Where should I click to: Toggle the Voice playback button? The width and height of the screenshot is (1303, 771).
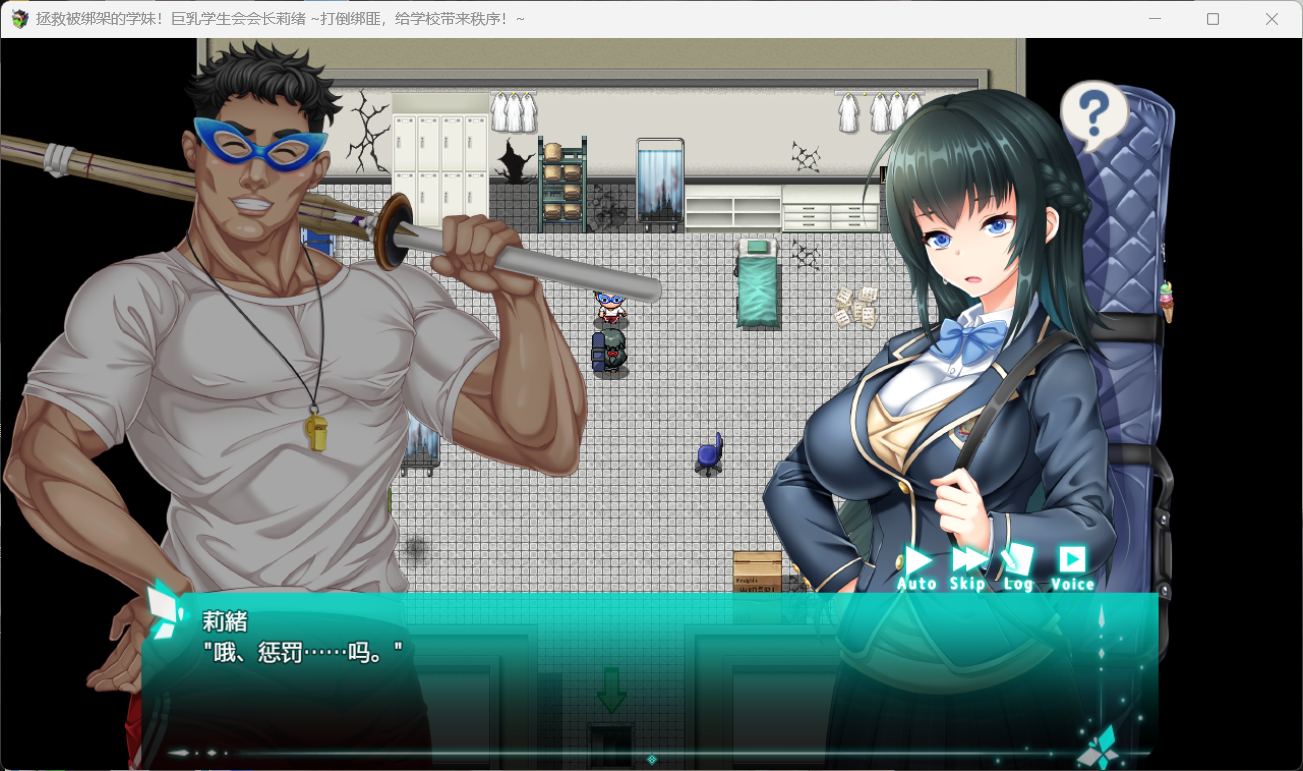point(1072,567)
